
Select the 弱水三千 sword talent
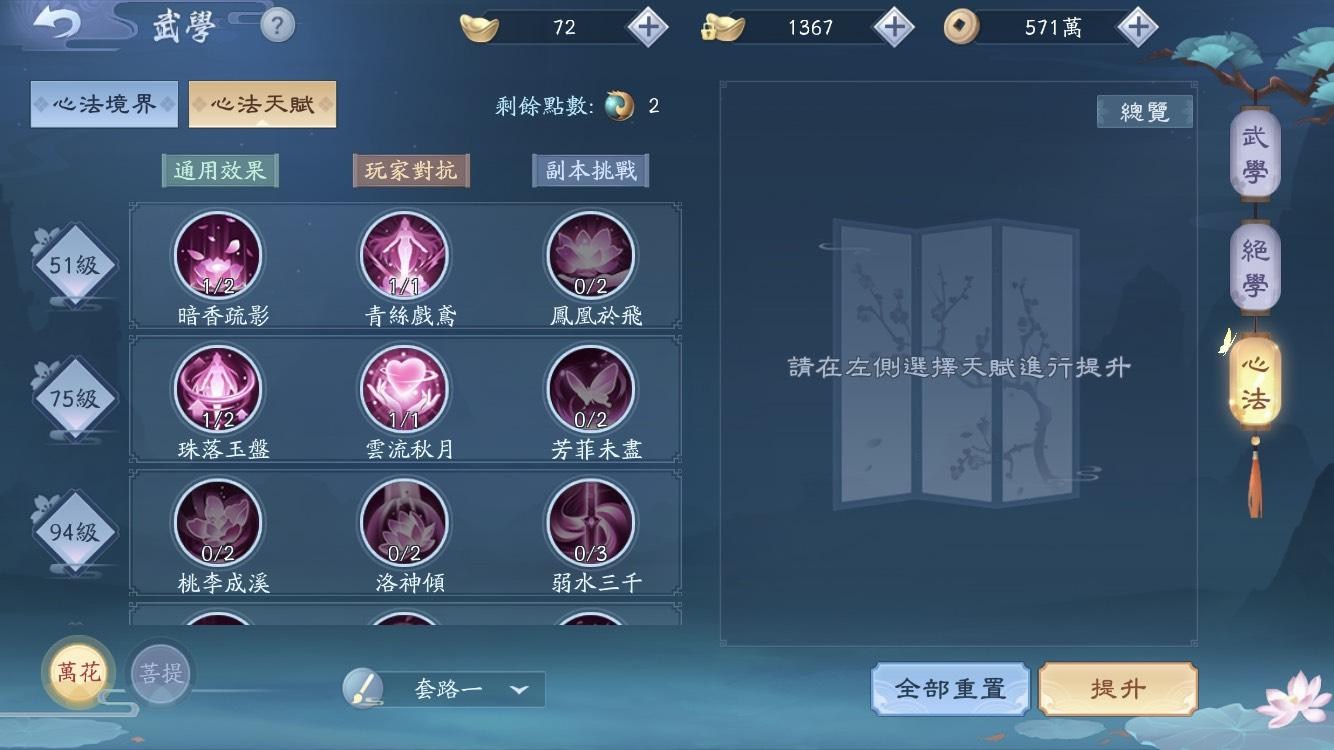[590, 524]
